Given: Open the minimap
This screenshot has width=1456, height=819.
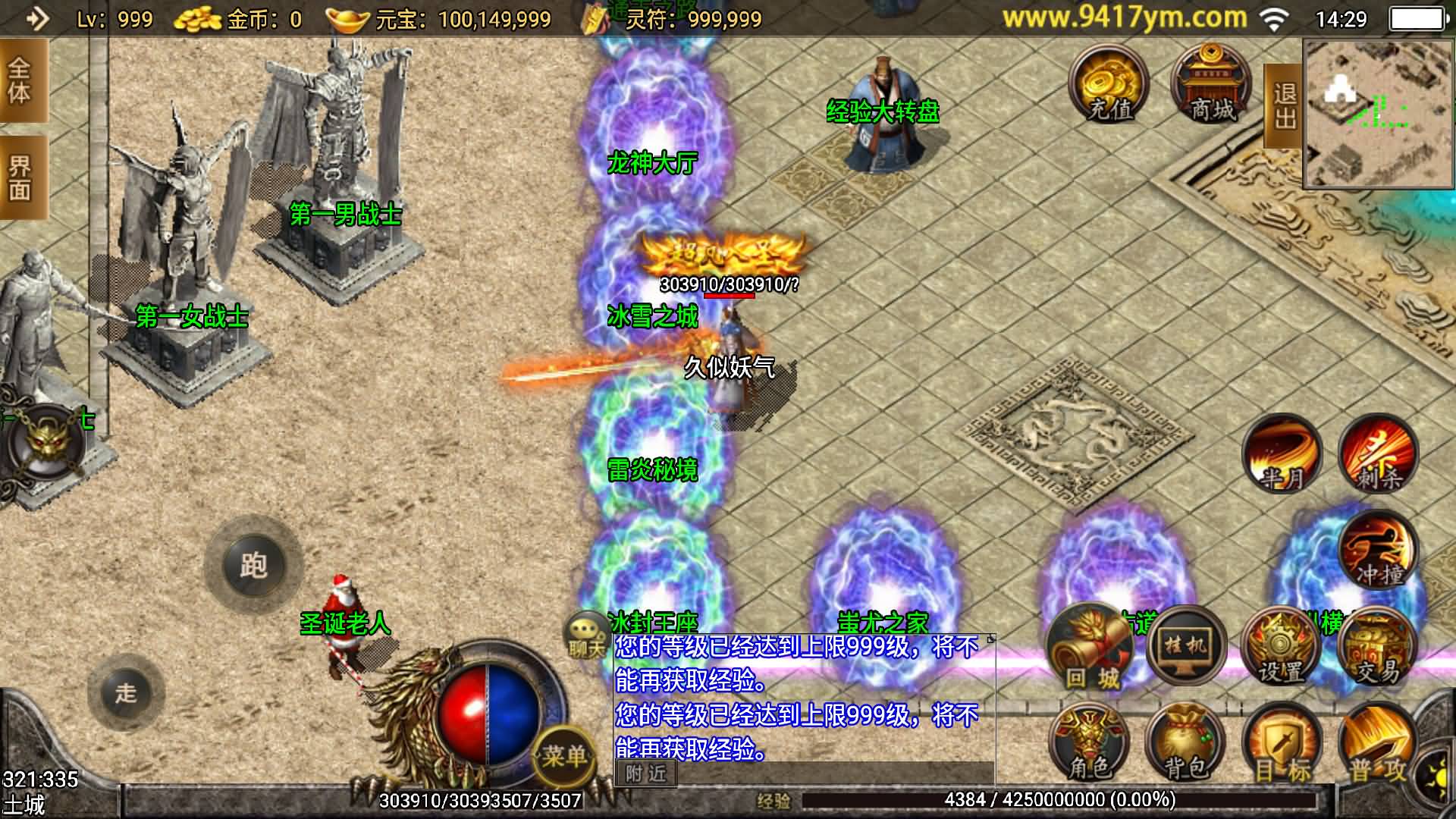Looking at the screenshot, I should [1378, 114].
